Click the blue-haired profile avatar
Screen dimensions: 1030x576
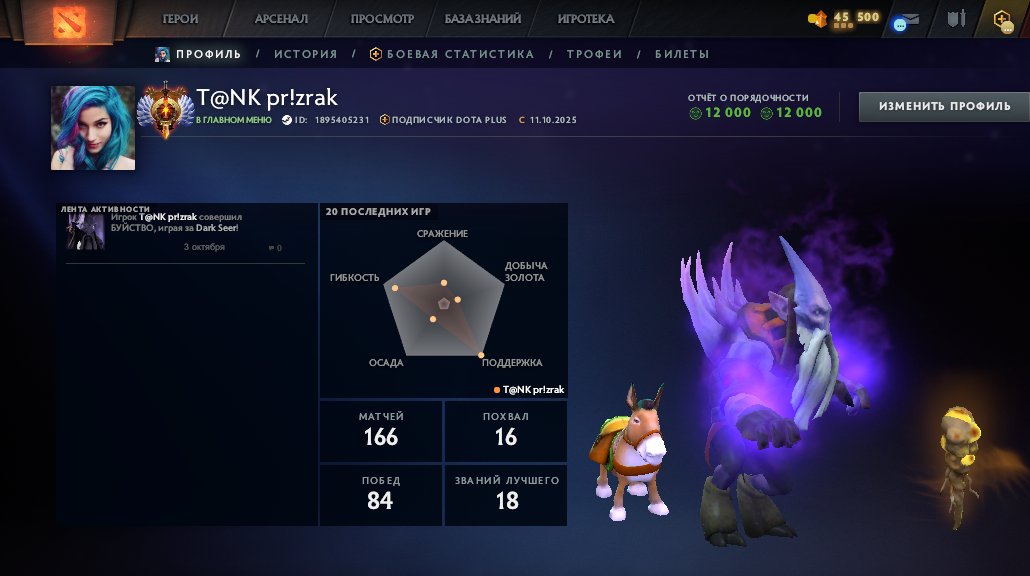pos(93,128)
